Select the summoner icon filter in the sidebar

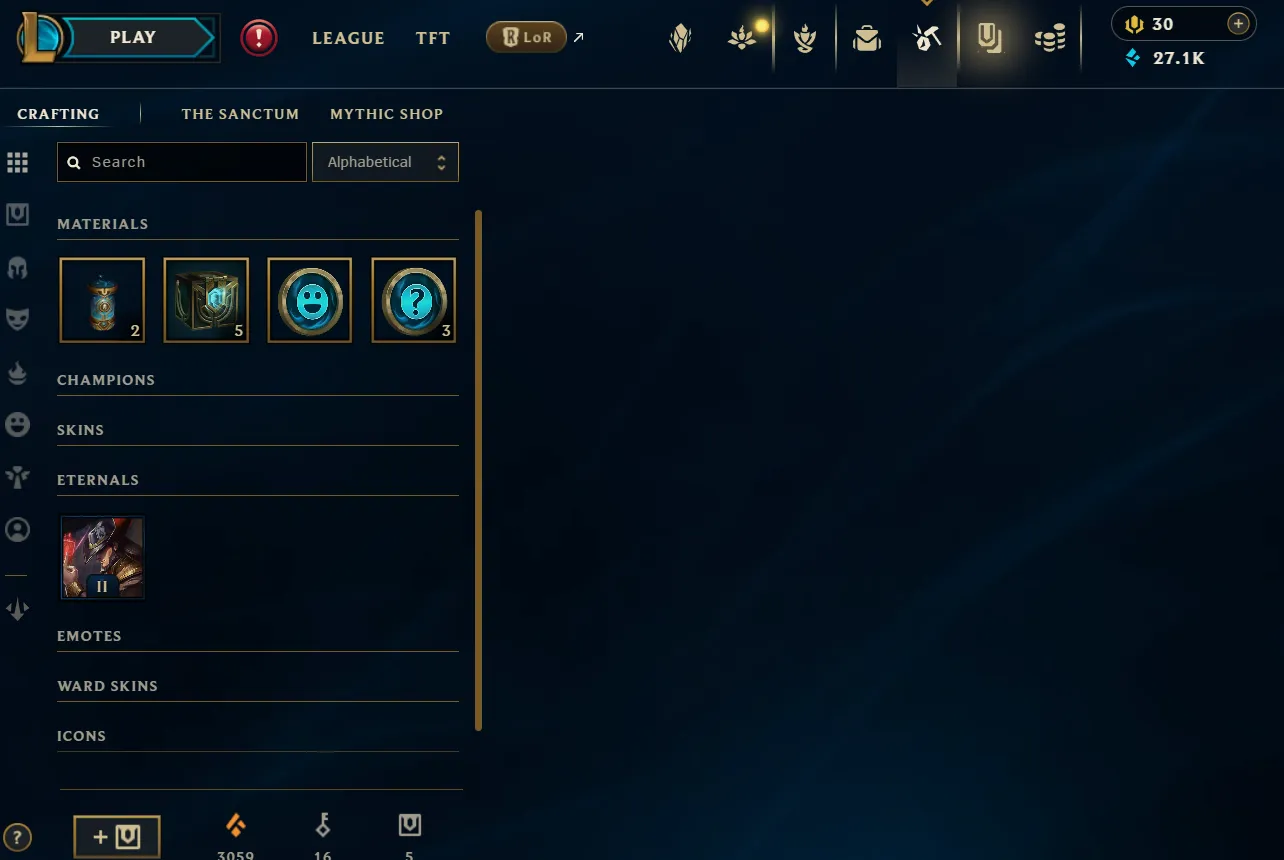[17, 530]
